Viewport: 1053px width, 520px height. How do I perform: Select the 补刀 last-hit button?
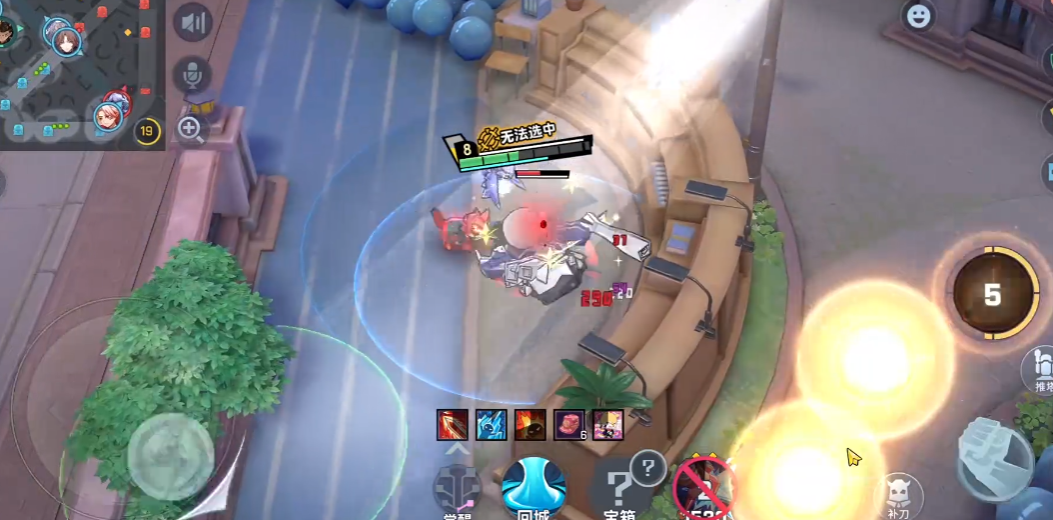[898, 495]
